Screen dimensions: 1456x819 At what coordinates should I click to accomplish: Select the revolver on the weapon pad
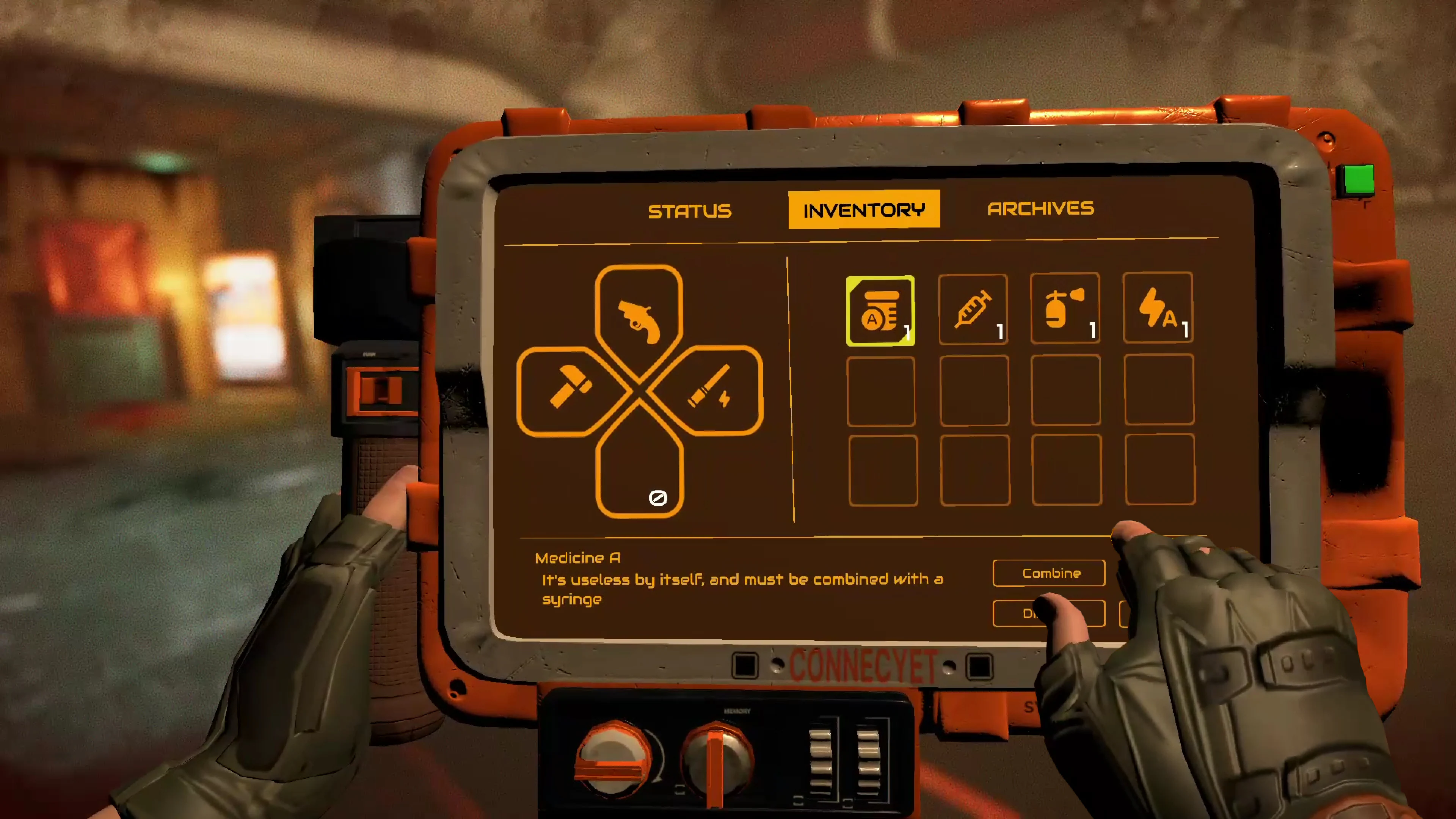coord(639,322)
